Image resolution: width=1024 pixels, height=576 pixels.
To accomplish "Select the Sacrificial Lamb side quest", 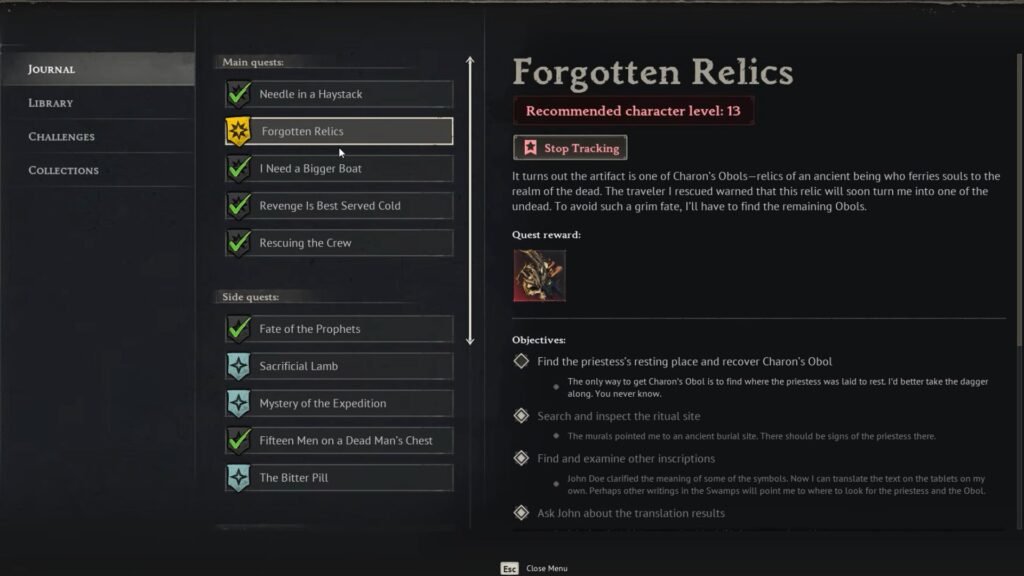I will [338, 366].
